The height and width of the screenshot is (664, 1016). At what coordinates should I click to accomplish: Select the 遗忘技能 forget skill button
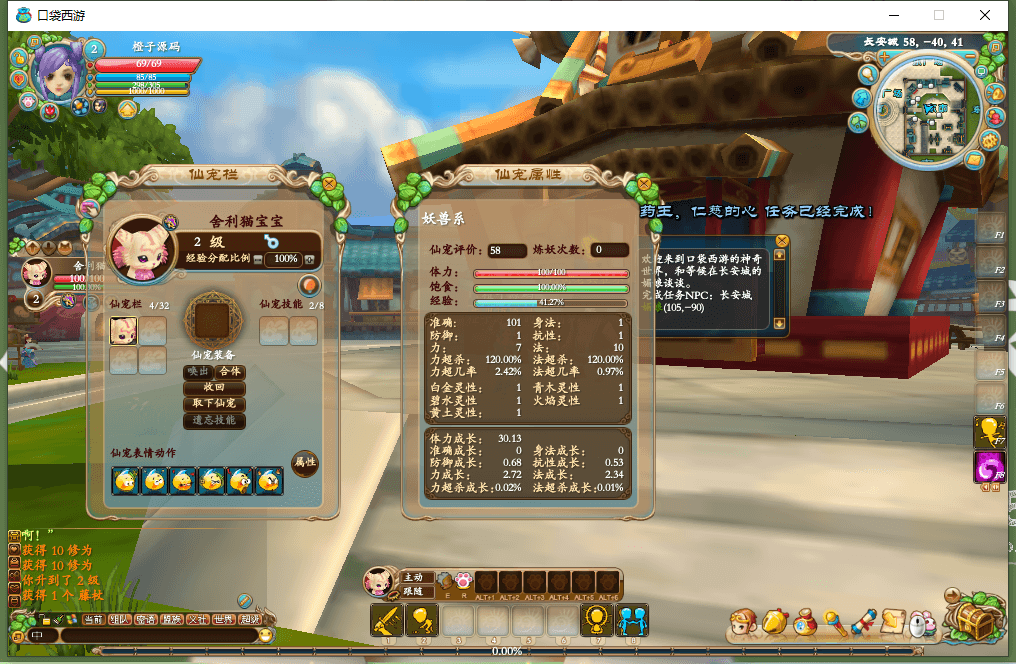coord(214,421)
